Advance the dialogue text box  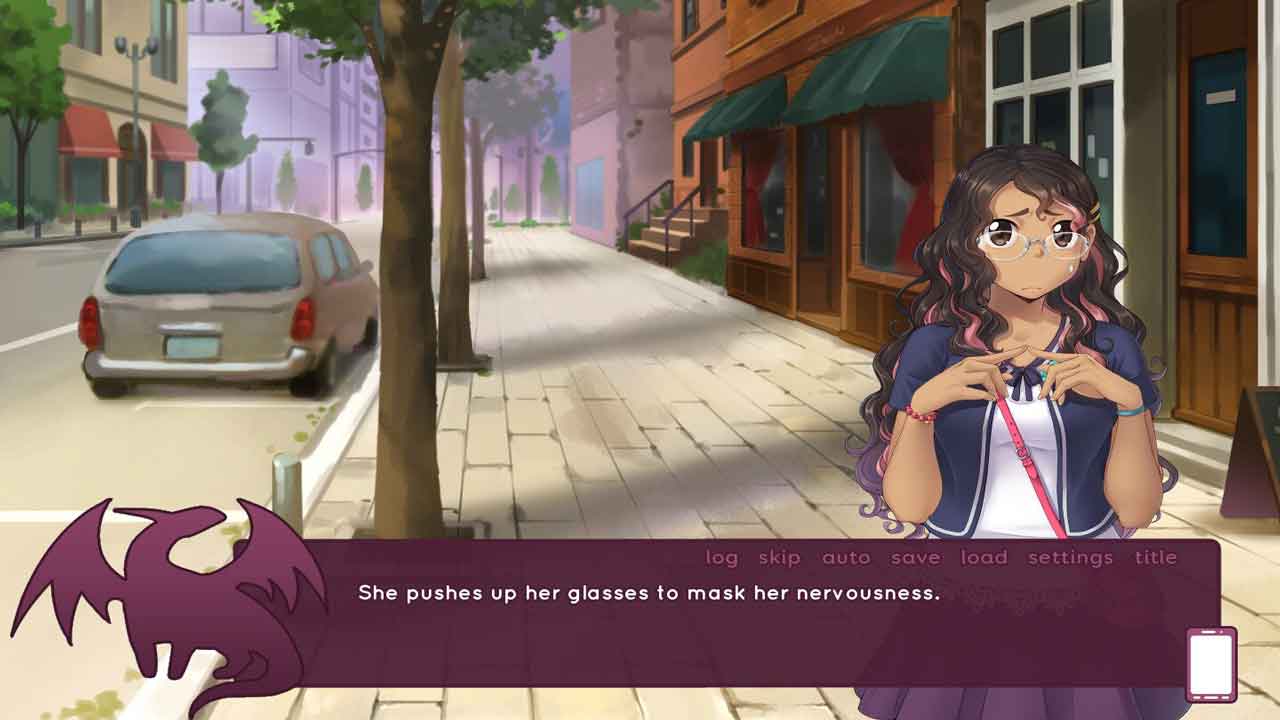pyautogui.click(x=700, y=630)
